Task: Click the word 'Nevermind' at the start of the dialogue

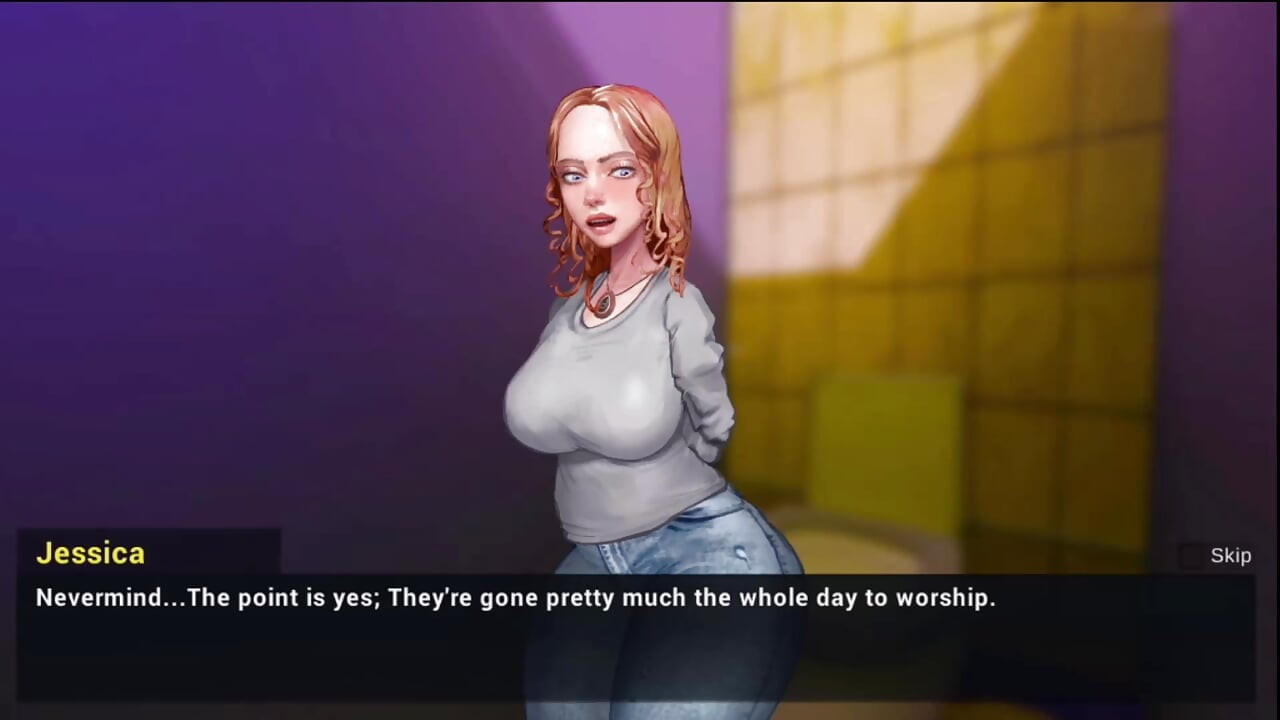Action: coord(98,598)
